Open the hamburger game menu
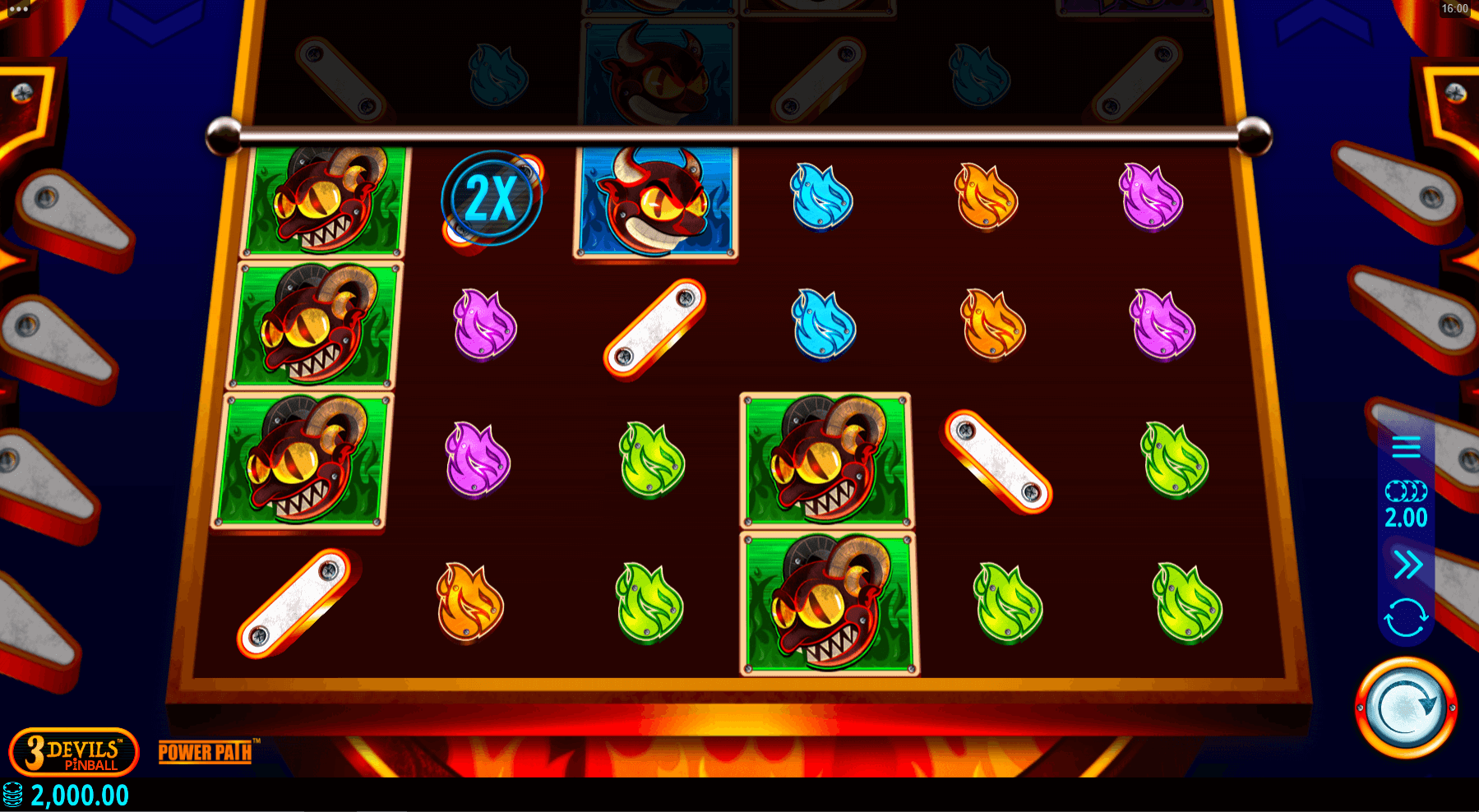This screenshot has height=812, width=1479. (x=1407, y=447)
